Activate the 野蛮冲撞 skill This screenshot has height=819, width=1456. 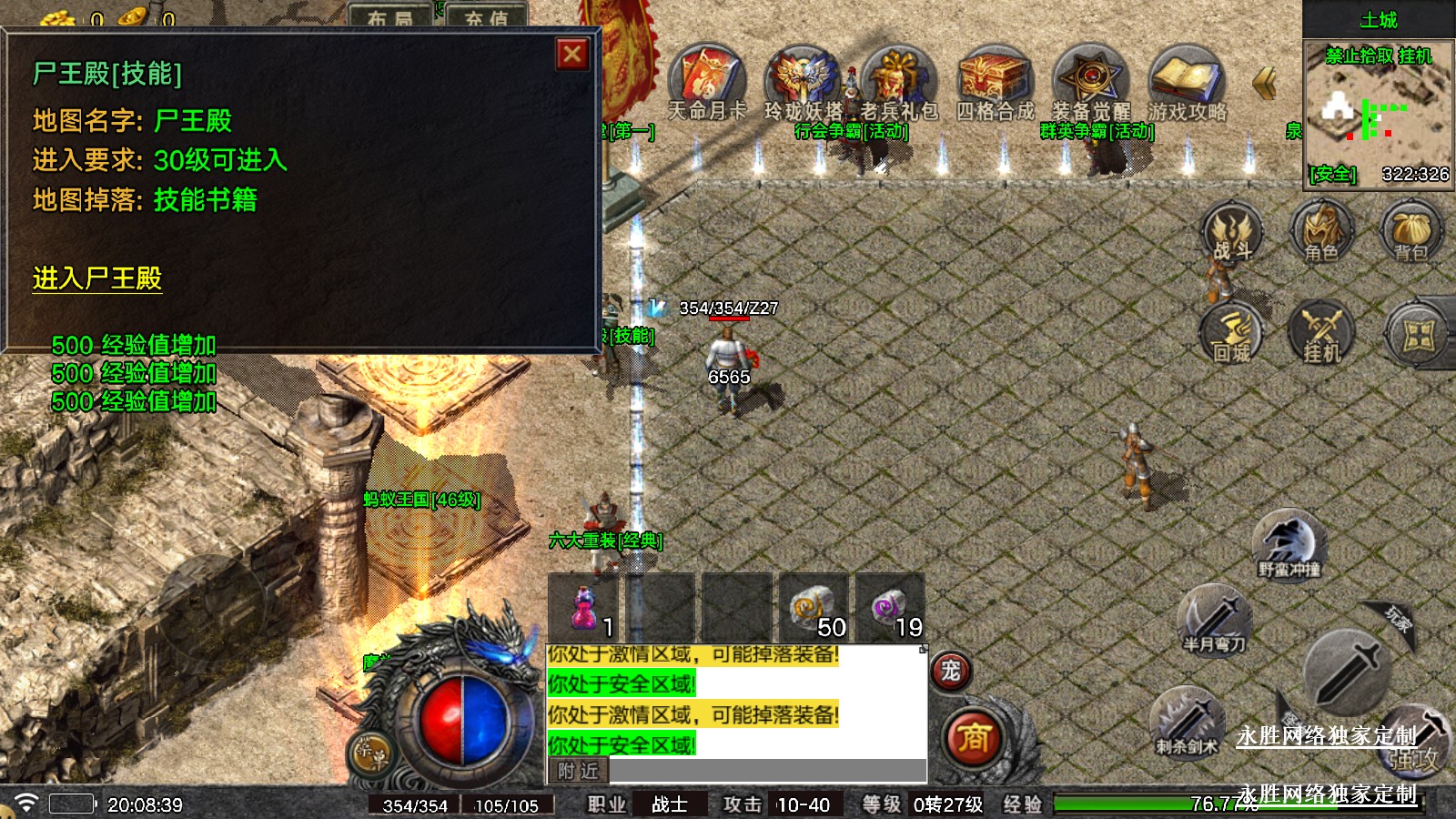click(1289, 544)
